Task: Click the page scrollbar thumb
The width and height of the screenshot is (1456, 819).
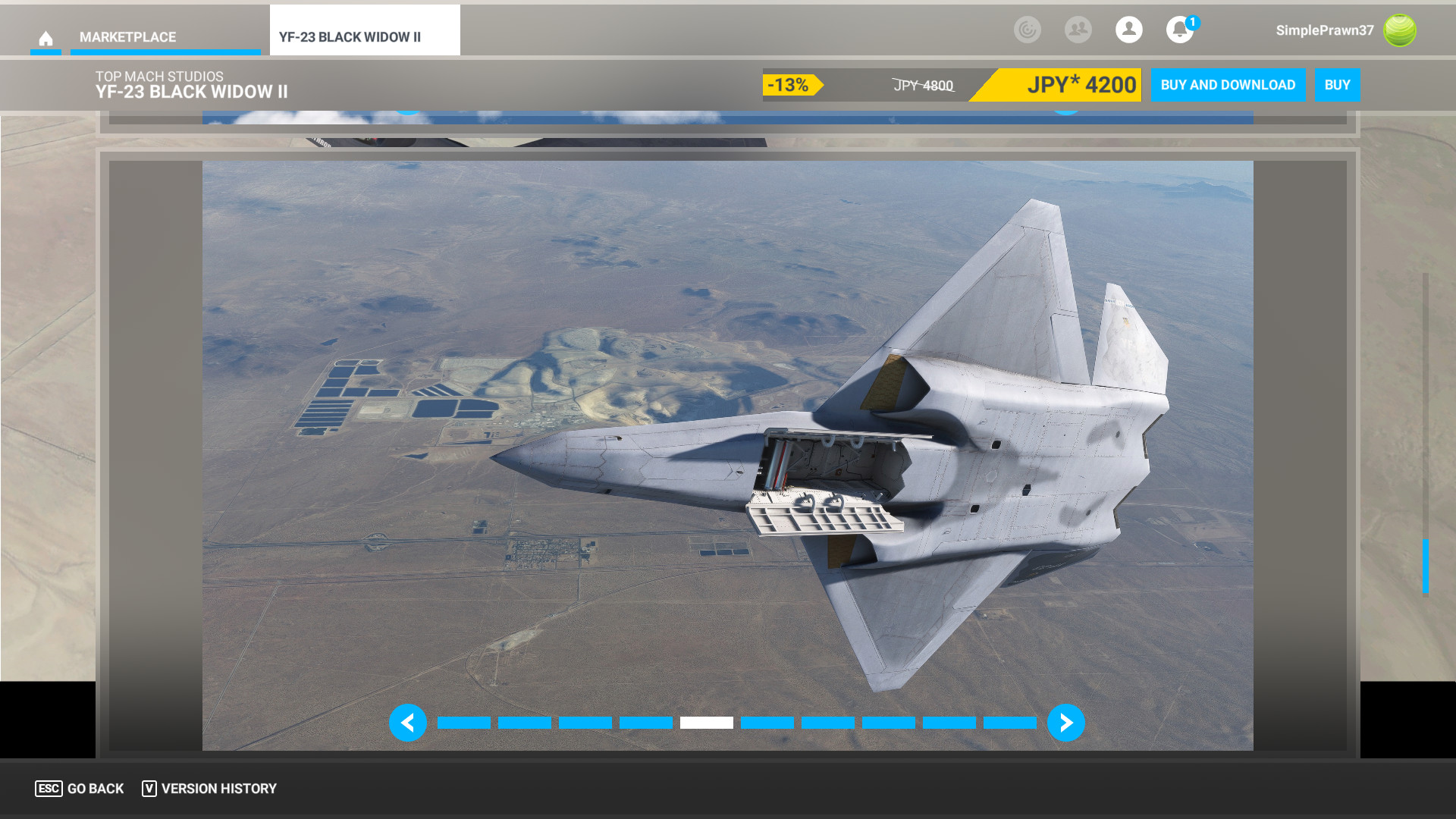Action: click(x=1425, y=566)
